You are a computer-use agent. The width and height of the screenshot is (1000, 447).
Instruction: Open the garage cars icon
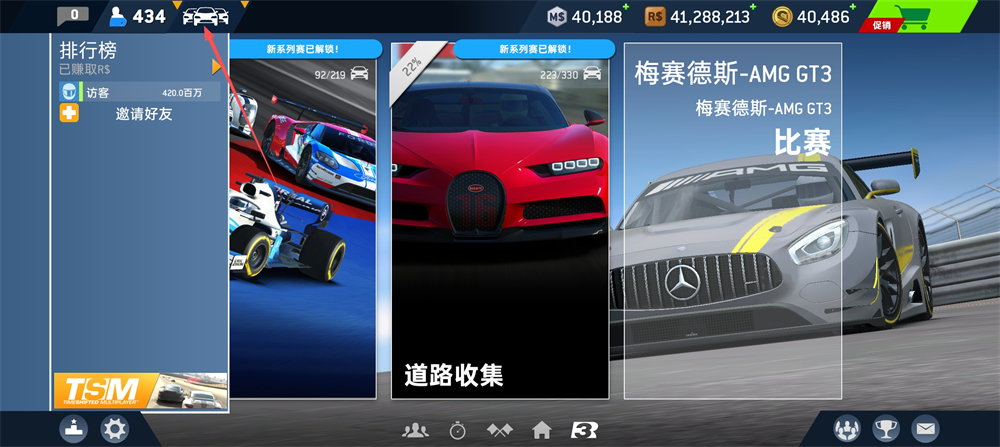(x=206, y=16)
